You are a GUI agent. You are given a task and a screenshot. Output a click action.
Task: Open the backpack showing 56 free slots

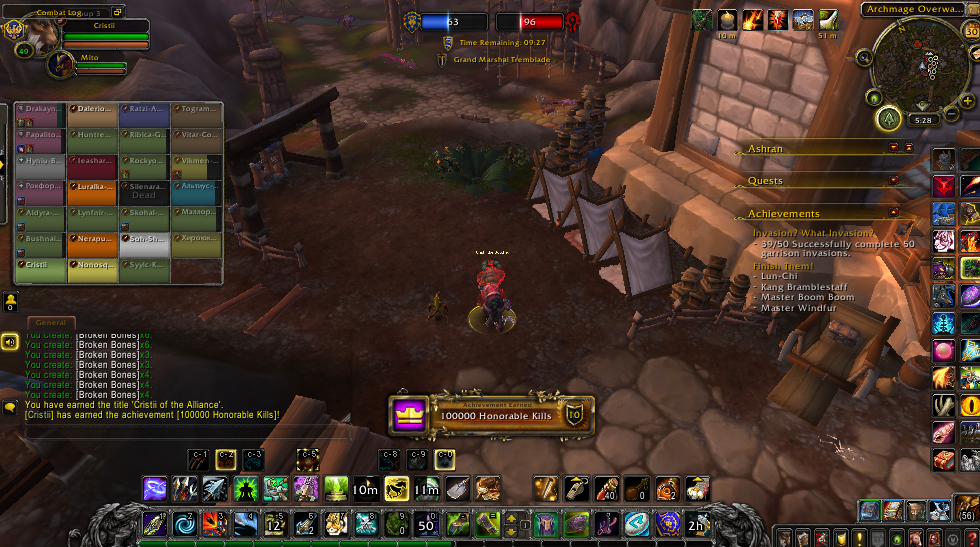(967, 510)
